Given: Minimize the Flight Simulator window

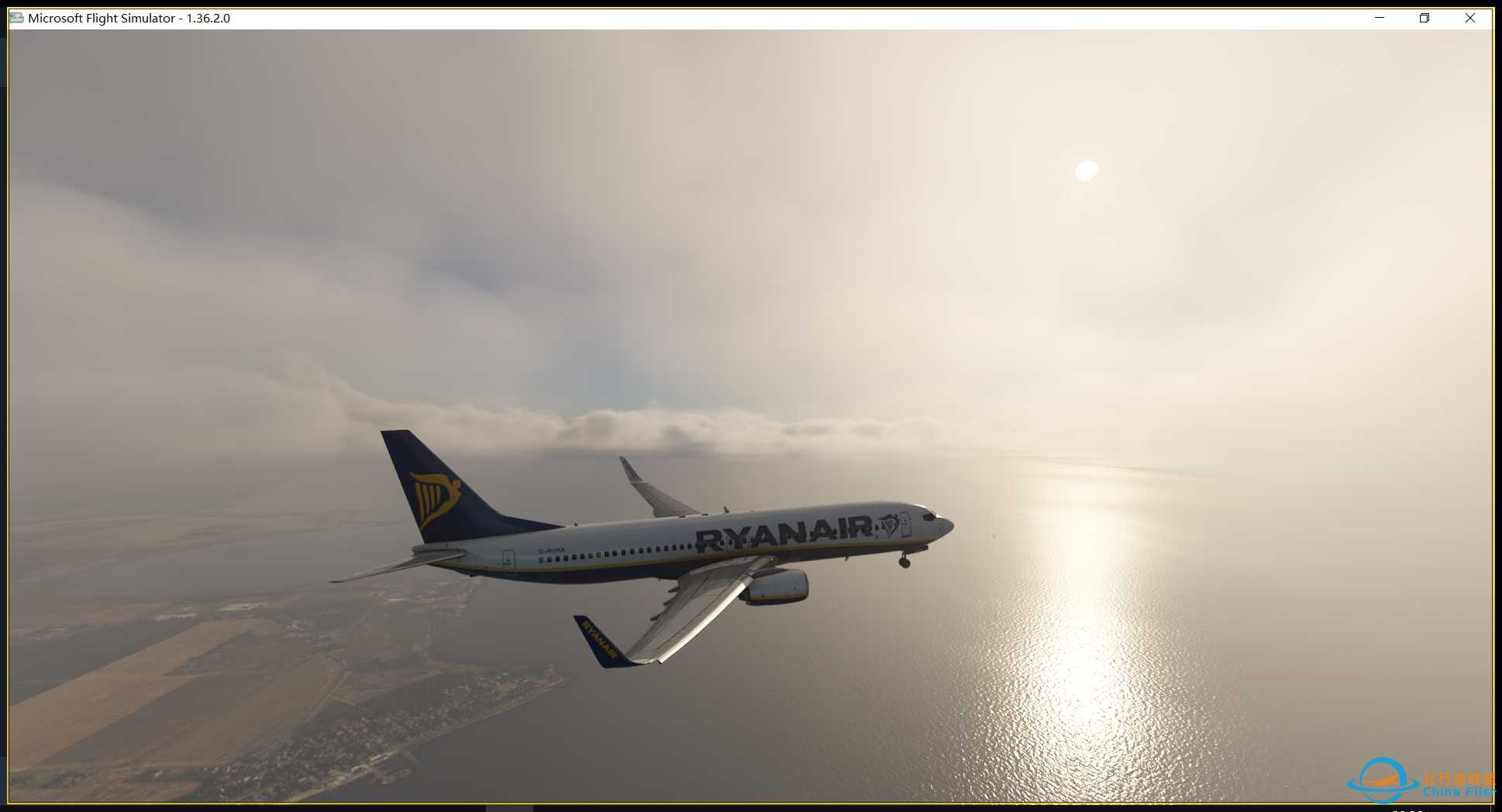Looking at the screenshot, I should click(x=1380, y=18).
